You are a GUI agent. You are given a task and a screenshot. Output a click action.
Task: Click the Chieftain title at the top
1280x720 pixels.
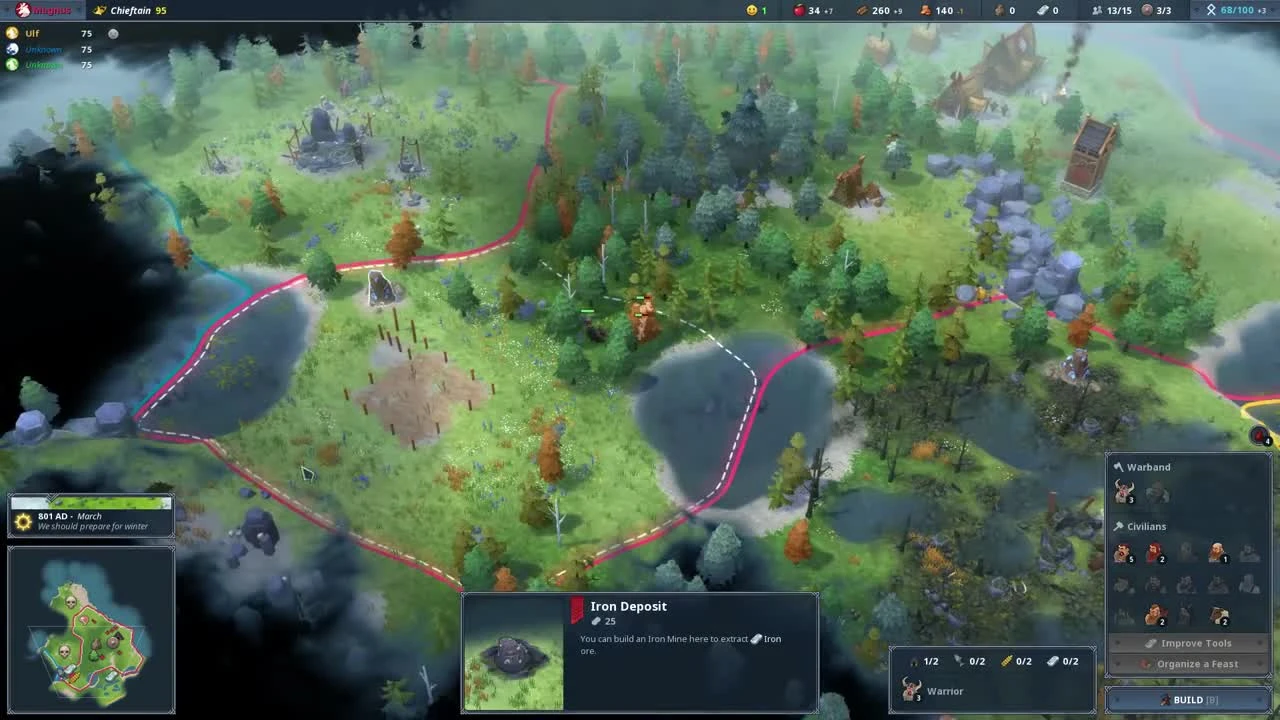(130, 10)
